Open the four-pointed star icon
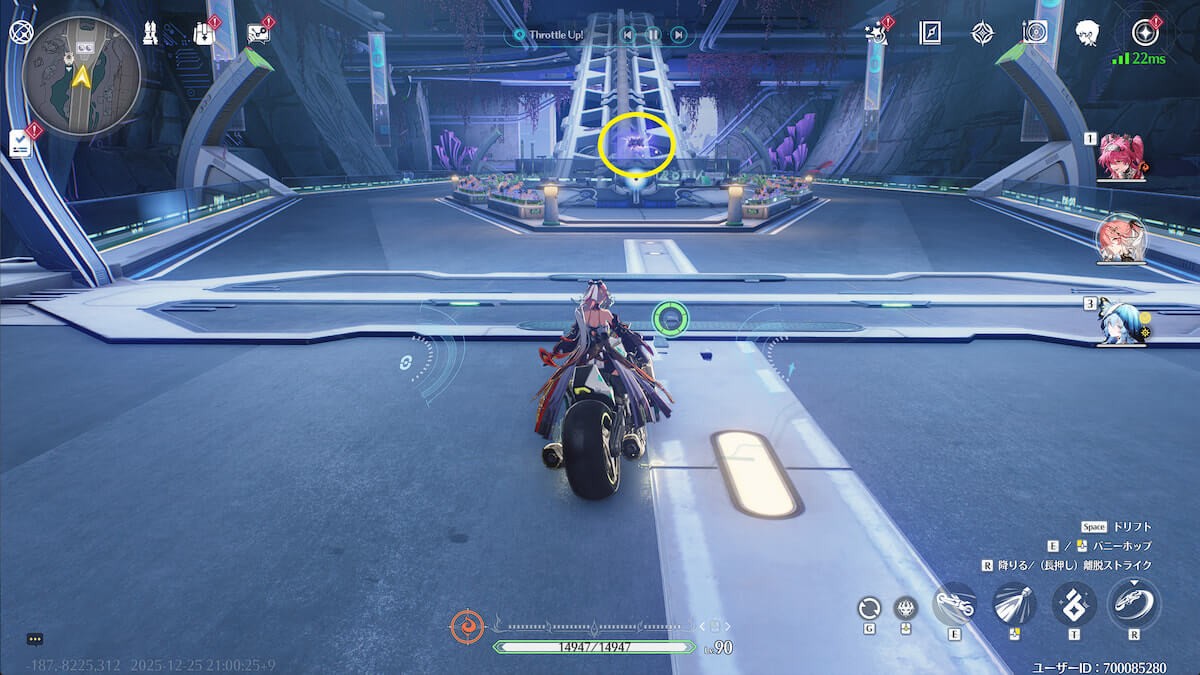Image resolution: width=1200 pixels, height=675 pixels. tap(983, 33)
